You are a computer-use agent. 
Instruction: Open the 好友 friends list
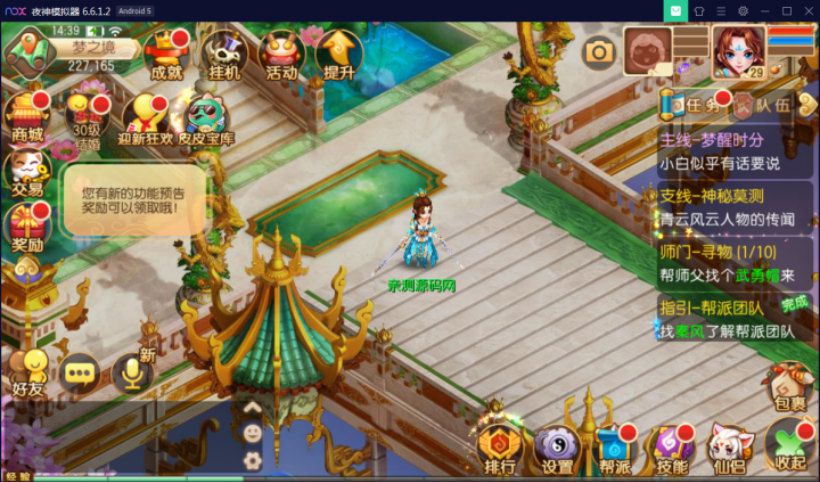pos(28,372)
